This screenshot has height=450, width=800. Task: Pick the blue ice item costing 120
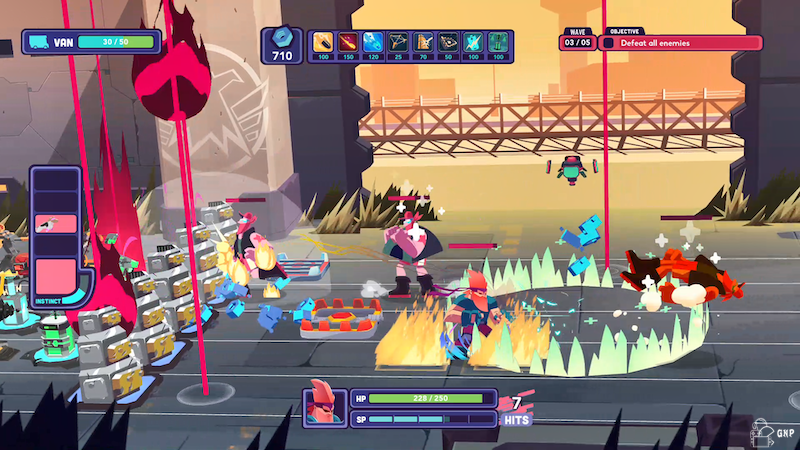click(373, 42)
